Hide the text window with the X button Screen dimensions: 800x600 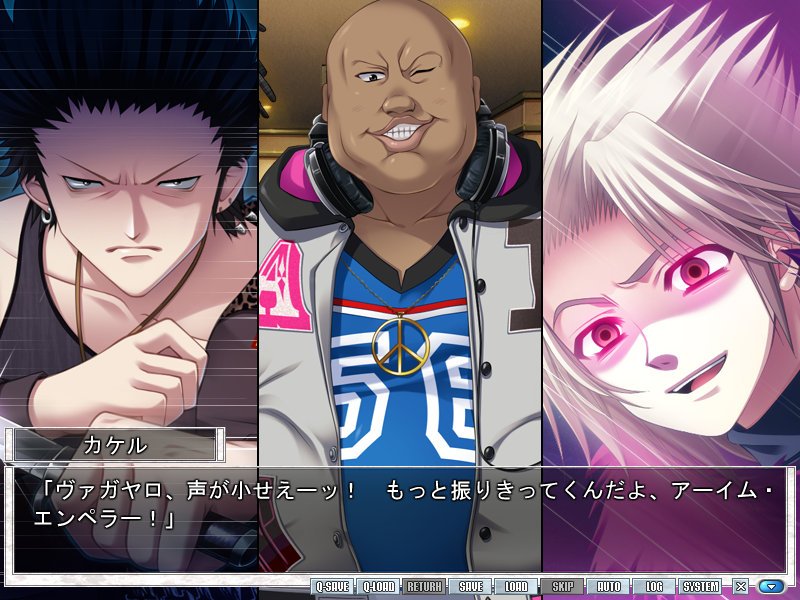tap(741, 587)
